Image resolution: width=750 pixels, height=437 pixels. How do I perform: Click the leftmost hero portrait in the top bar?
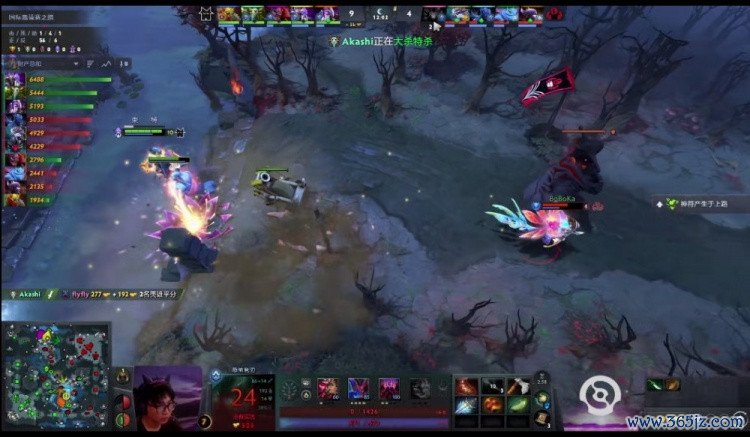tap(227, 14)
